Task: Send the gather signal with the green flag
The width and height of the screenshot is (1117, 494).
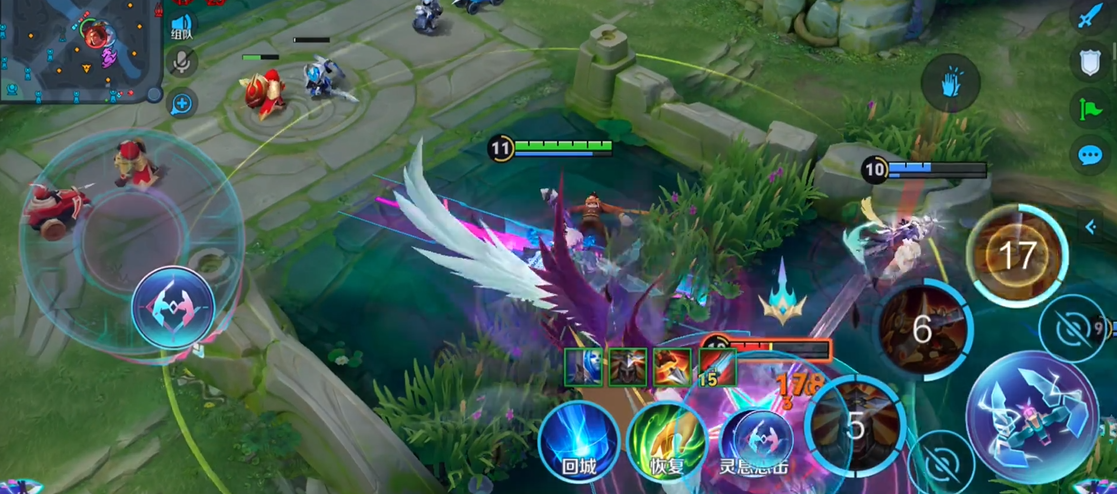Action: 1088,108
